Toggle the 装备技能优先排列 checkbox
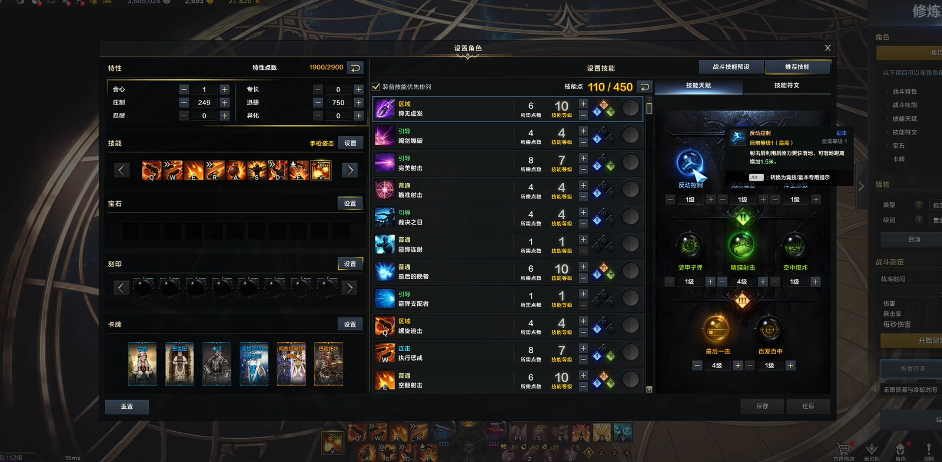 [x=376, y=86]
